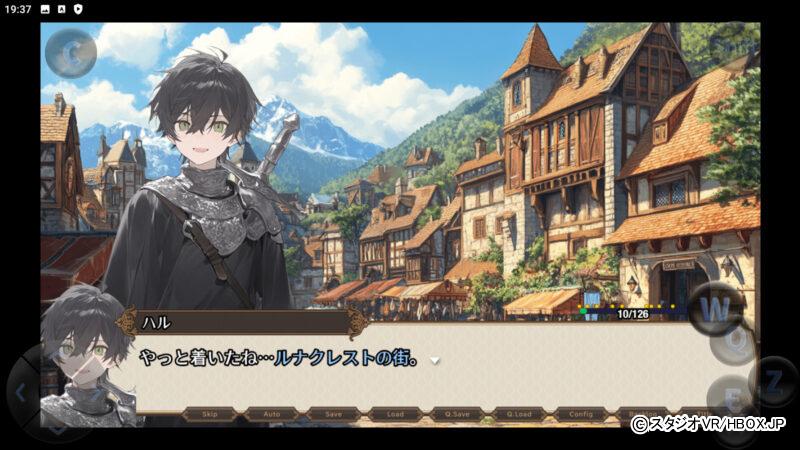
Task: Tap the round C overlay button
Action: (70, 53)
